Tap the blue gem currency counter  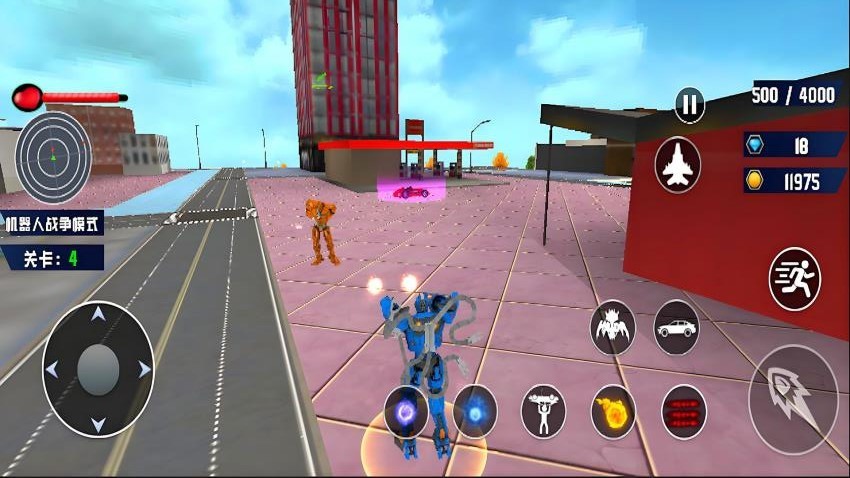point(794,146)
